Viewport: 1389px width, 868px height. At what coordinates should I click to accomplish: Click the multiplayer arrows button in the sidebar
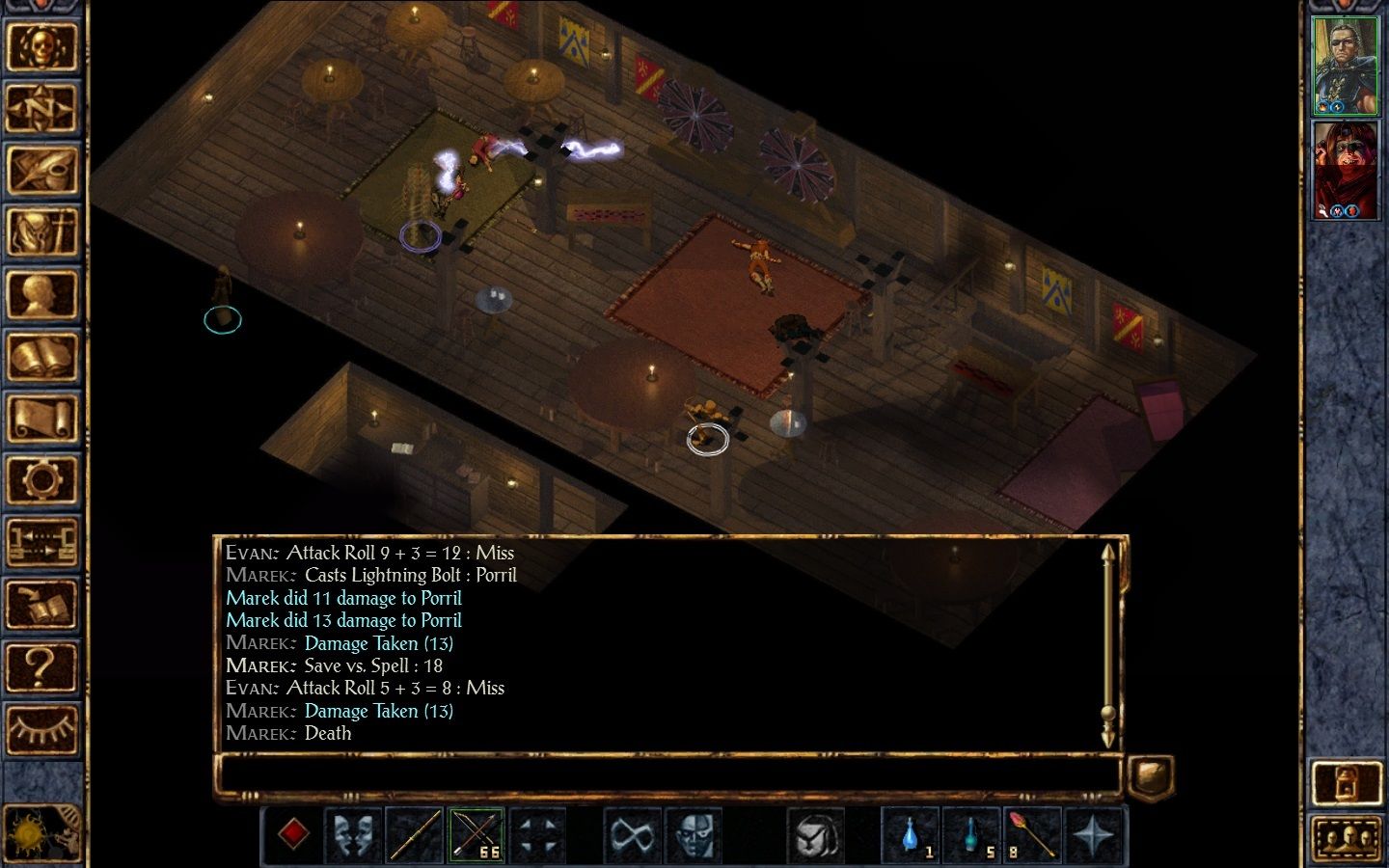point(41,542)
